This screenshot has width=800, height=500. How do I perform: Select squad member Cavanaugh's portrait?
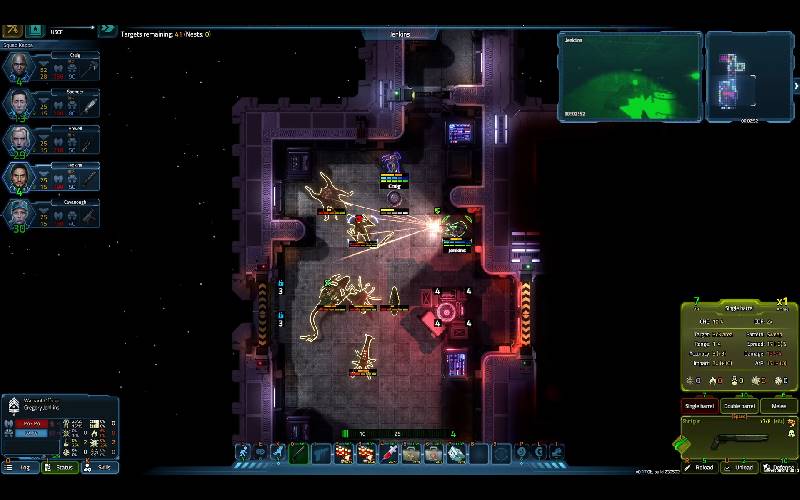pyautogui.click(x=19, y=214)
